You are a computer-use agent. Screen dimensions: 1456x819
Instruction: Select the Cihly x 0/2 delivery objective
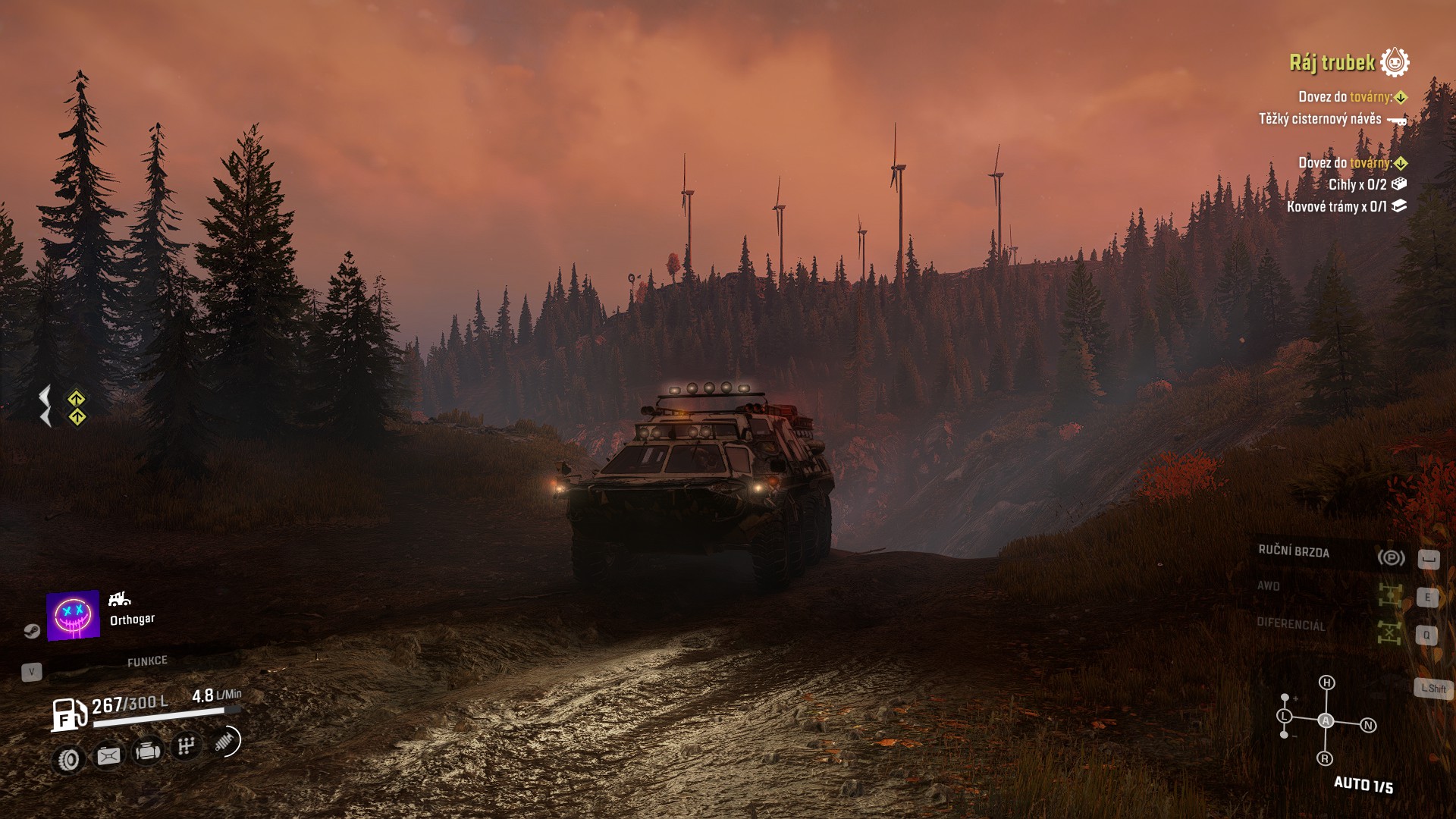click(x=1357, y=184)
